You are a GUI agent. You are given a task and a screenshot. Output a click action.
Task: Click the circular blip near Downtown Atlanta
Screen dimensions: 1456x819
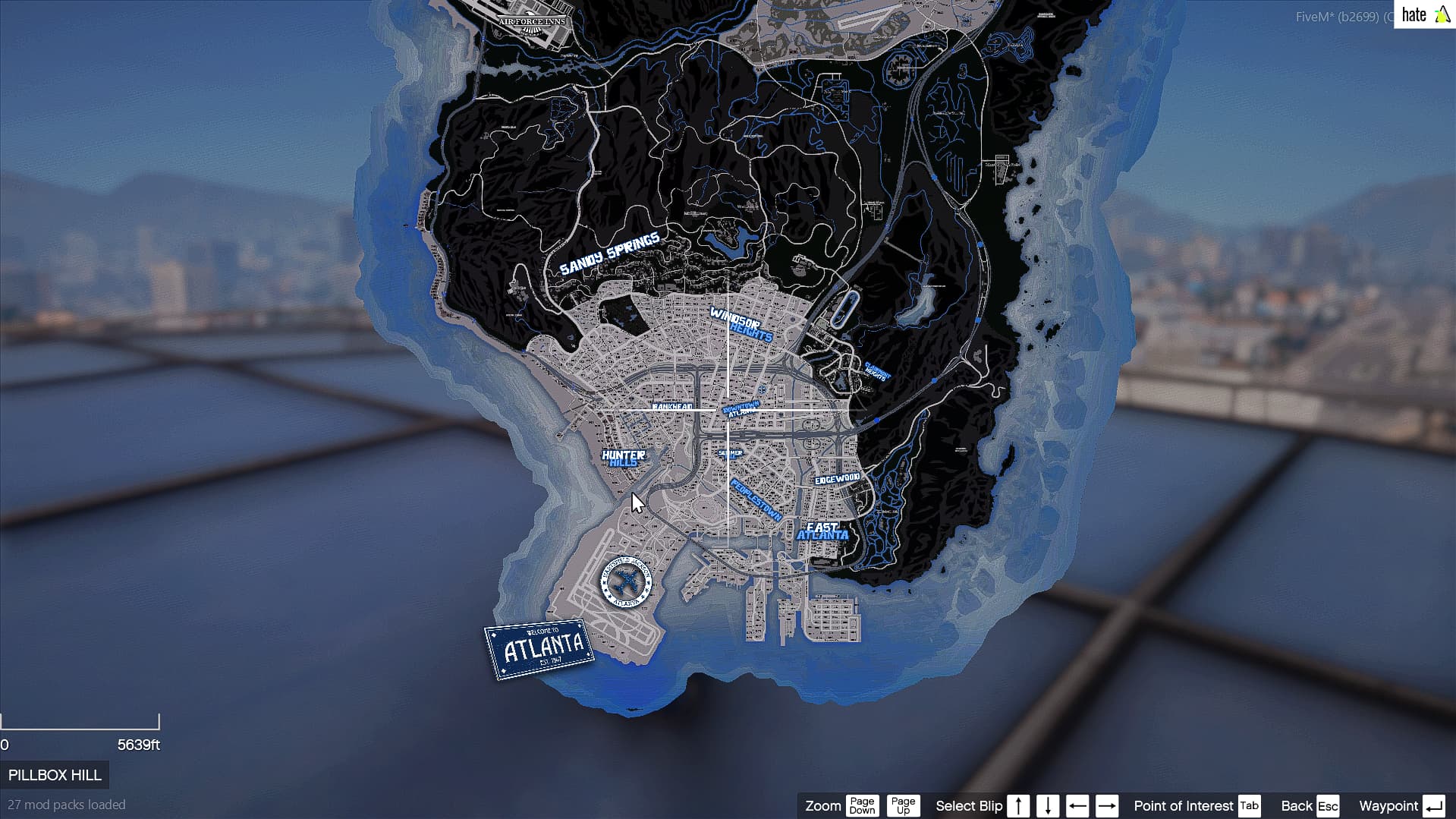coord(762,389)
